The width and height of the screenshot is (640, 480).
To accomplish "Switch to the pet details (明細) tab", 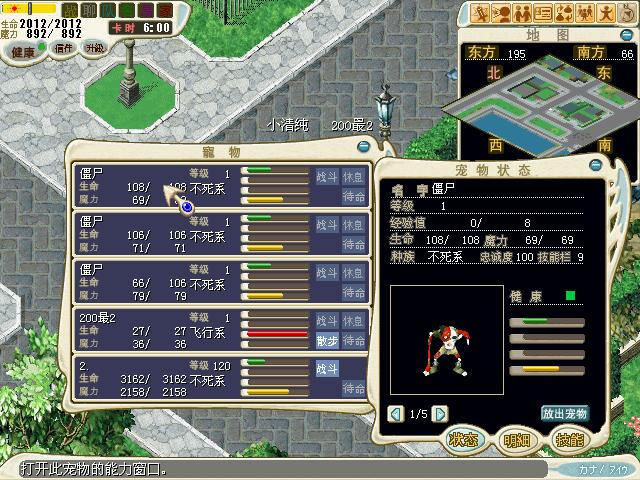I will [517, 439].
